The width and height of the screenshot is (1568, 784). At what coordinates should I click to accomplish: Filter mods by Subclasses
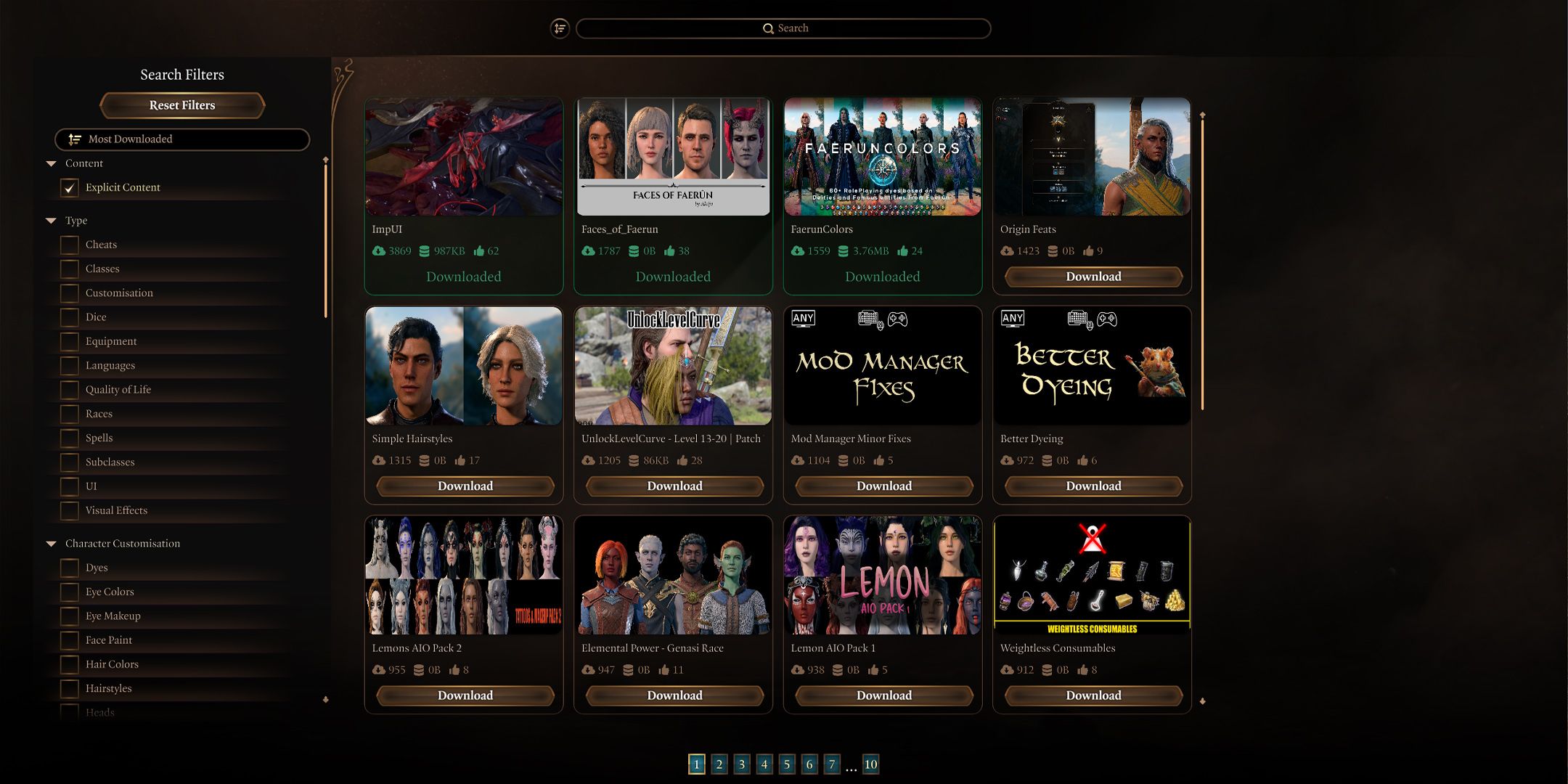coord(70,462)
